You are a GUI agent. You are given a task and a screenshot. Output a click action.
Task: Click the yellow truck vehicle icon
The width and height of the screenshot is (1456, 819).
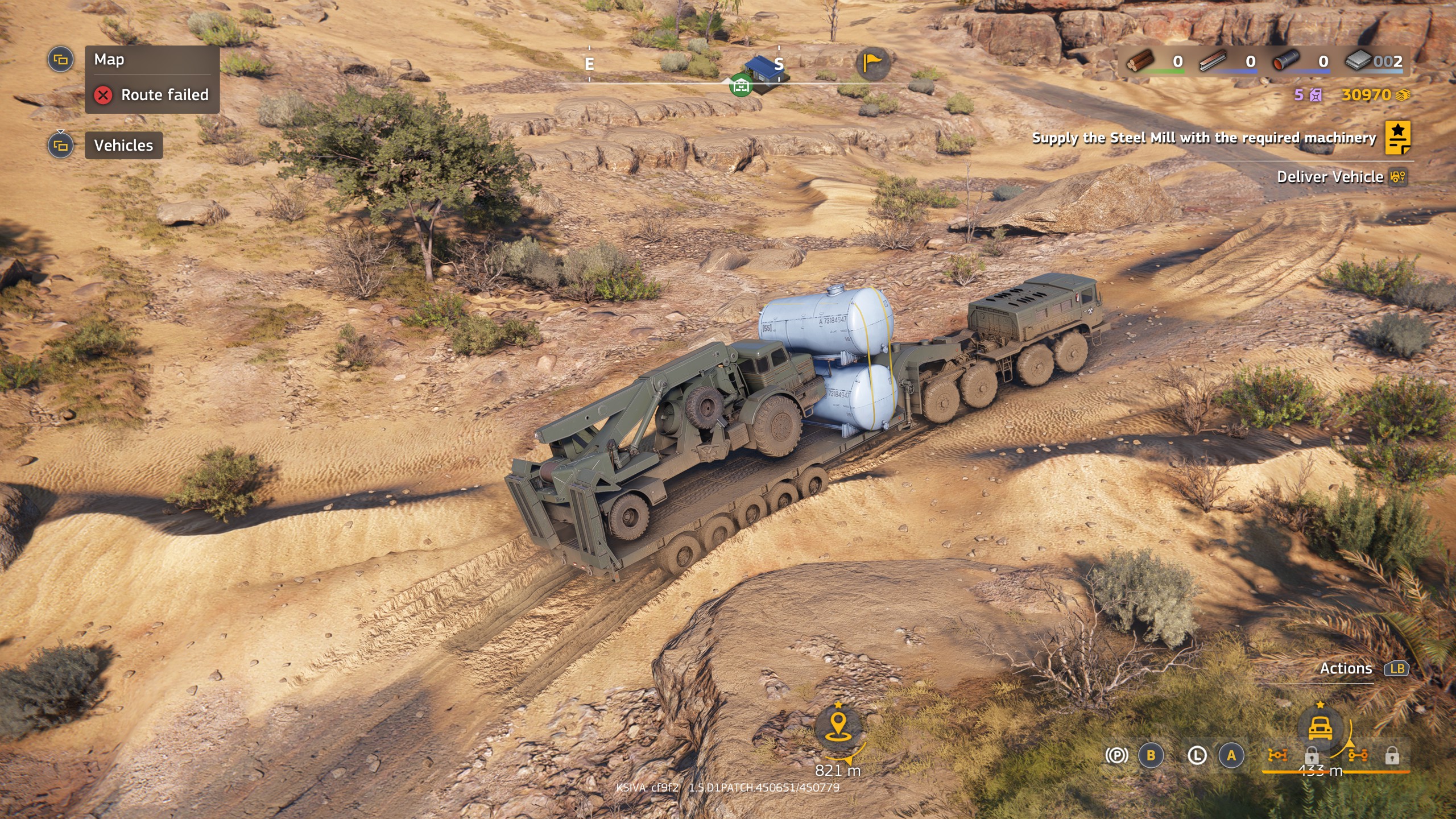point(1320,729)
